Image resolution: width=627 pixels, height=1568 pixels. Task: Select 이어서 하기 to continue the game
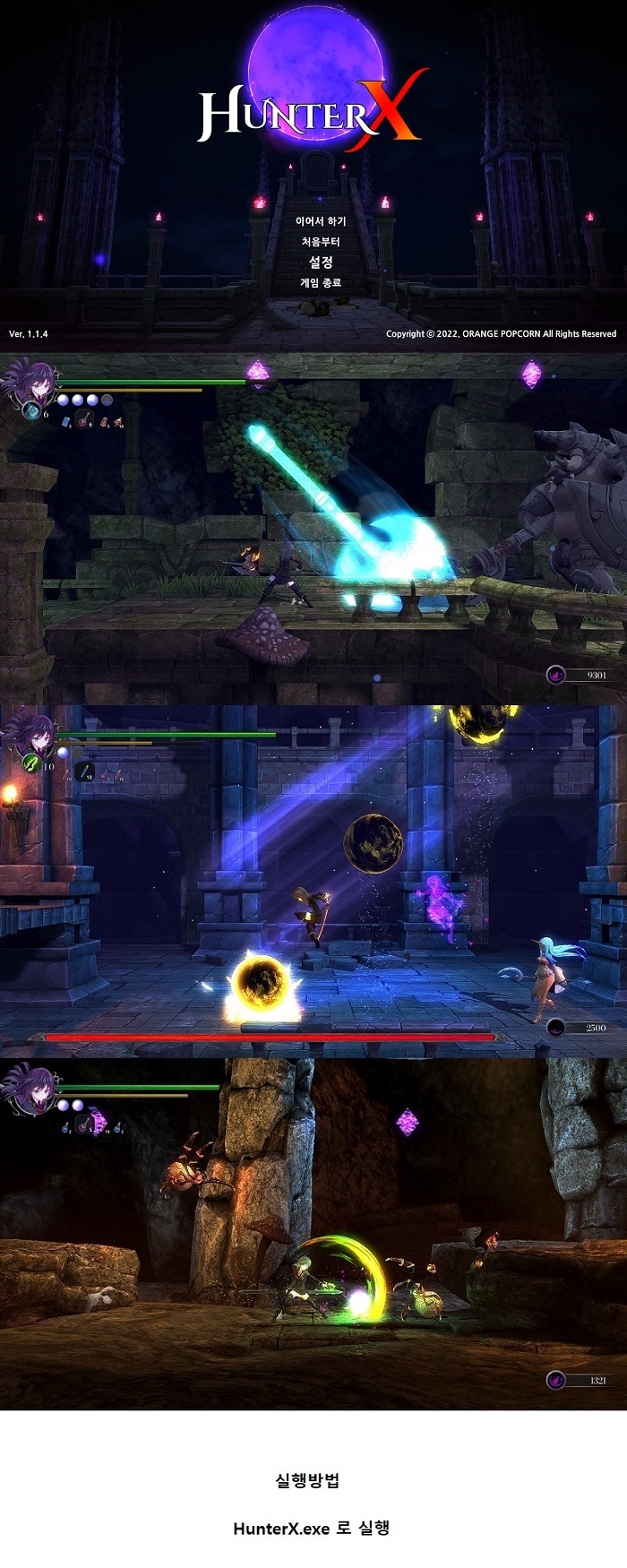click(321, 221)
